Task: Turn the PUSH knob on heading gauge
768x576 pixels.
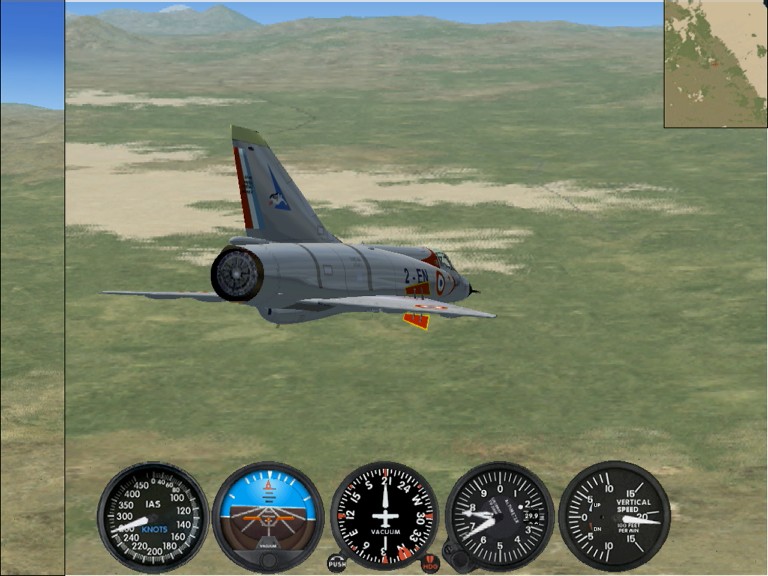Action: [x=337, y=563]
